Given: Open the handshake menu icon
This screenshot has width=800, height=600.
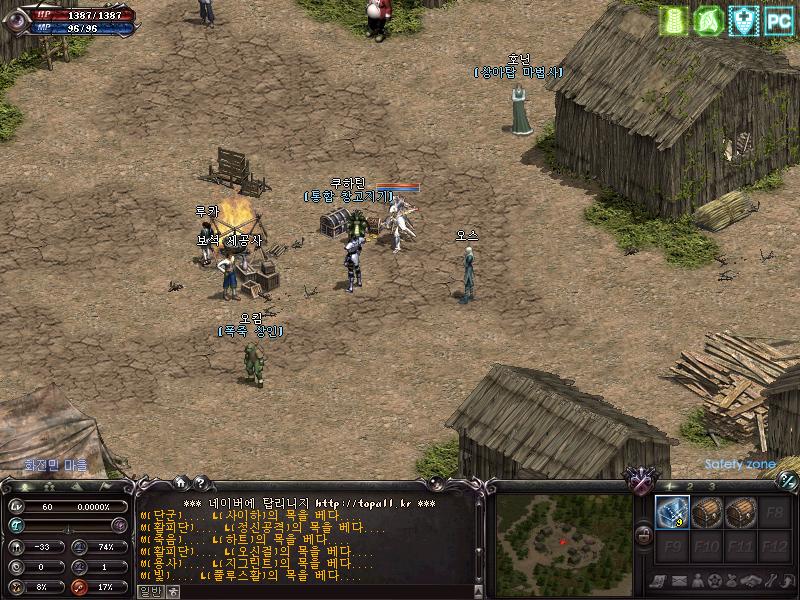Looking at the screenshot, I should coord(749,580).
